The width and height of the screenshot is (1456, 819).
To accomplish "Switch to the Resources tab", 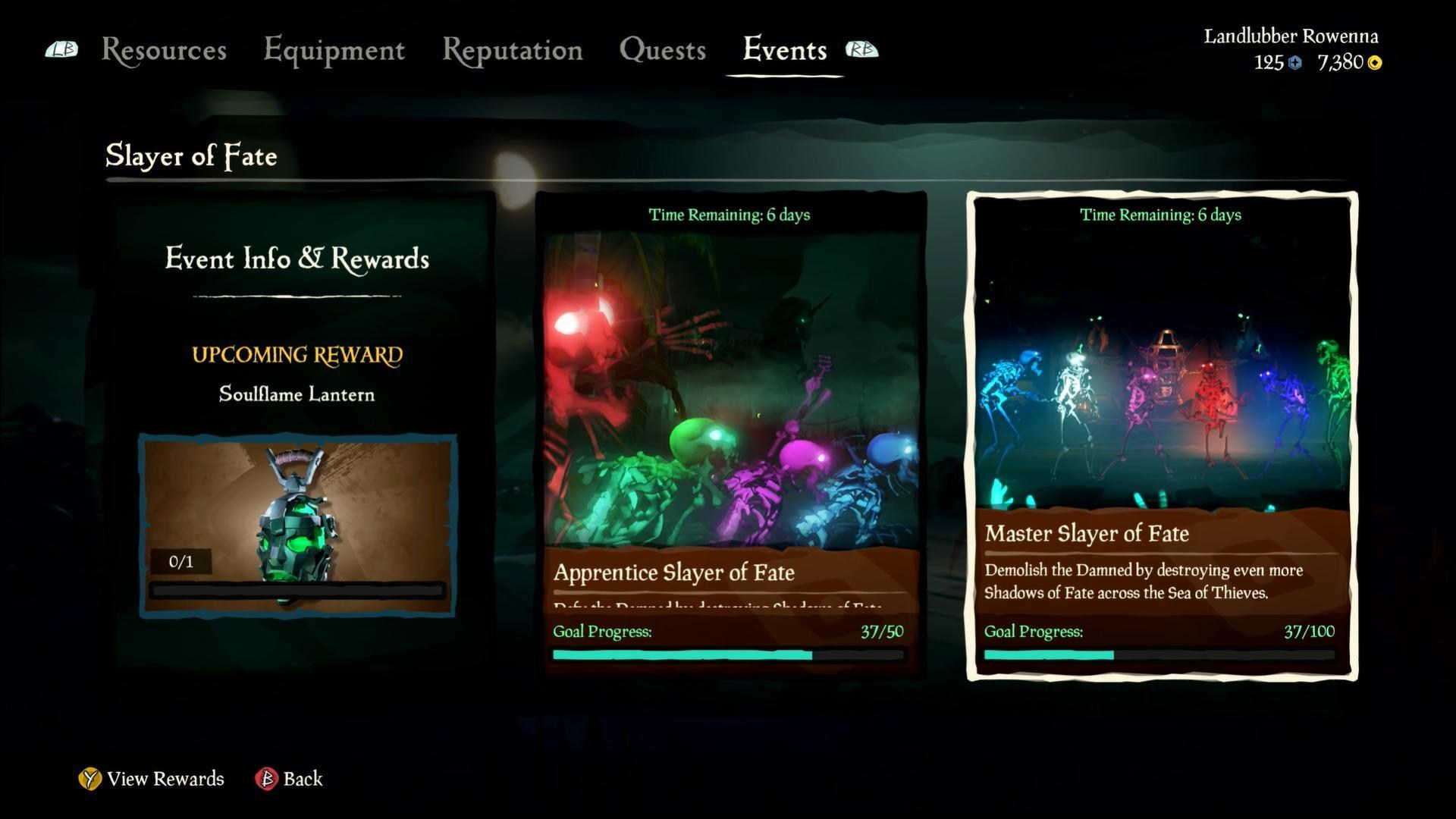I will [164, 50].
